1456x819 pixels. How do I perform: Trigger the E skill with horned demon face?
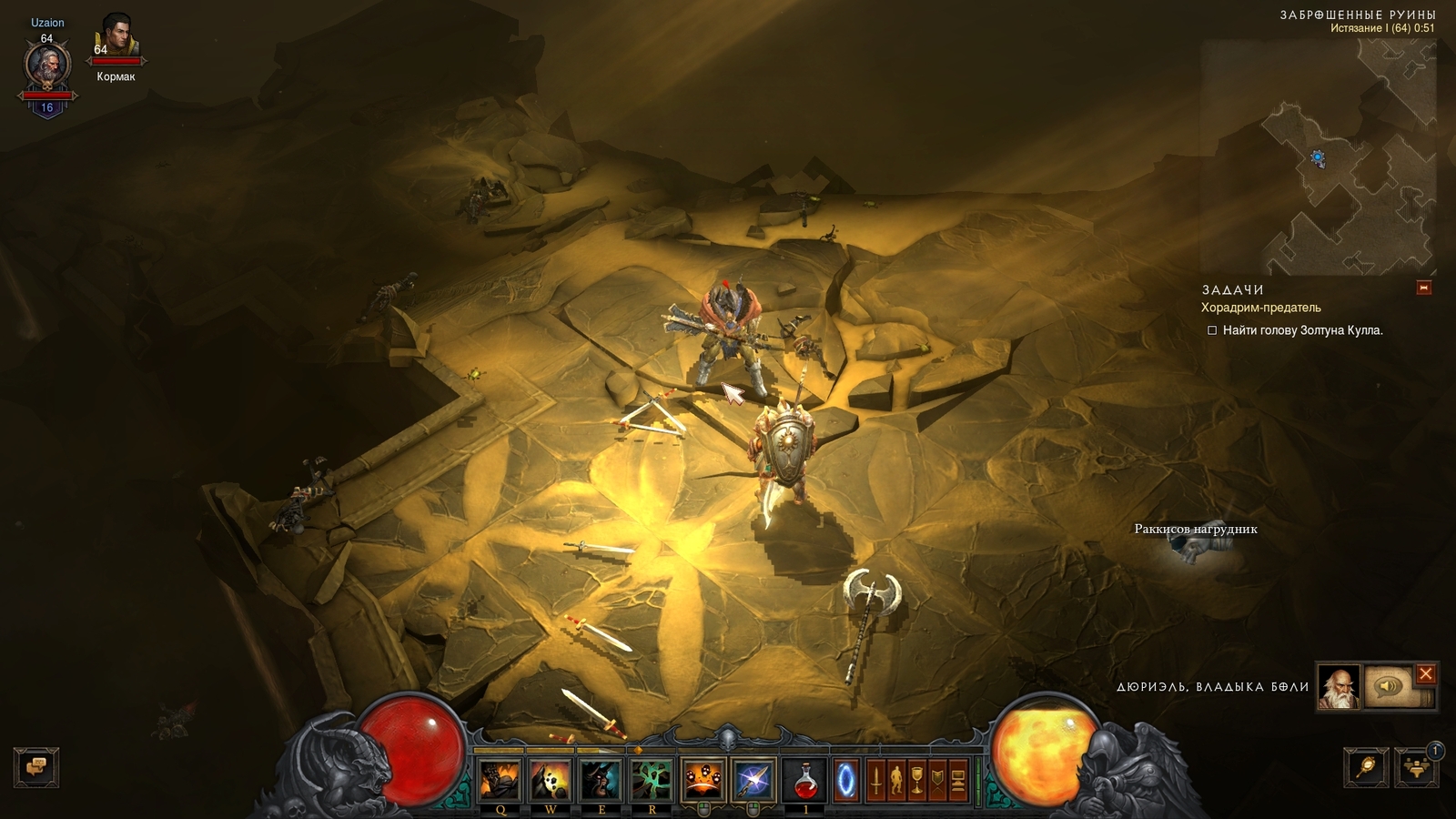(601, 780)
